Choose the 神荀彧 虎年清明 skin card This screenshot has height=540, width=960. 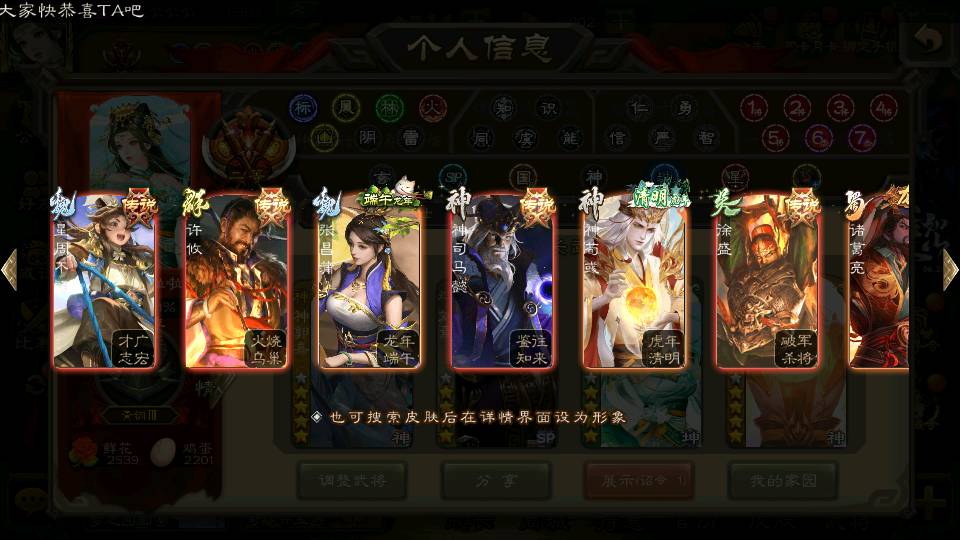point(634,282)
